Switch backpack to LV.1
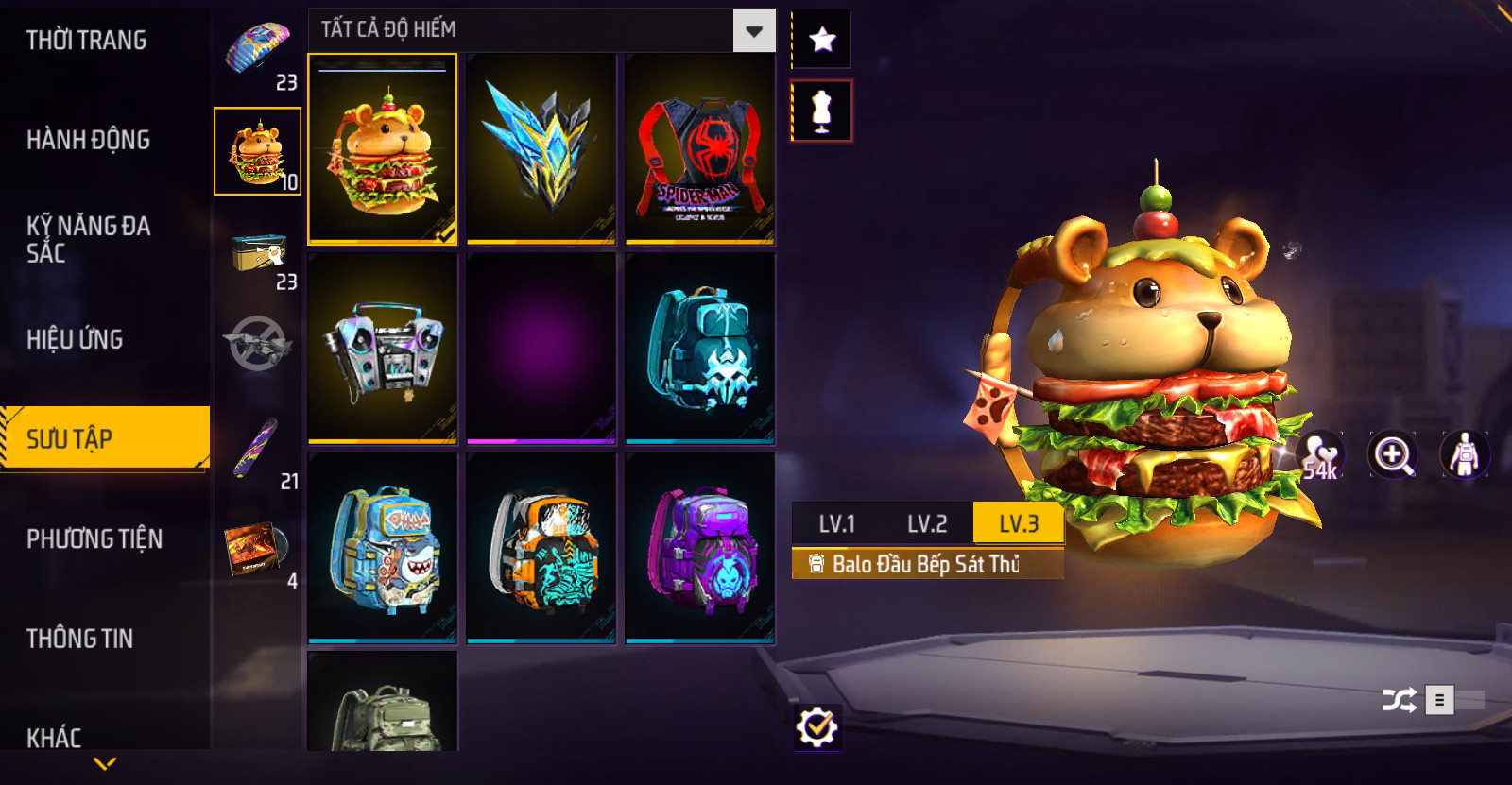This screenshot has height=785, width=1512. [x=836, y=523]
